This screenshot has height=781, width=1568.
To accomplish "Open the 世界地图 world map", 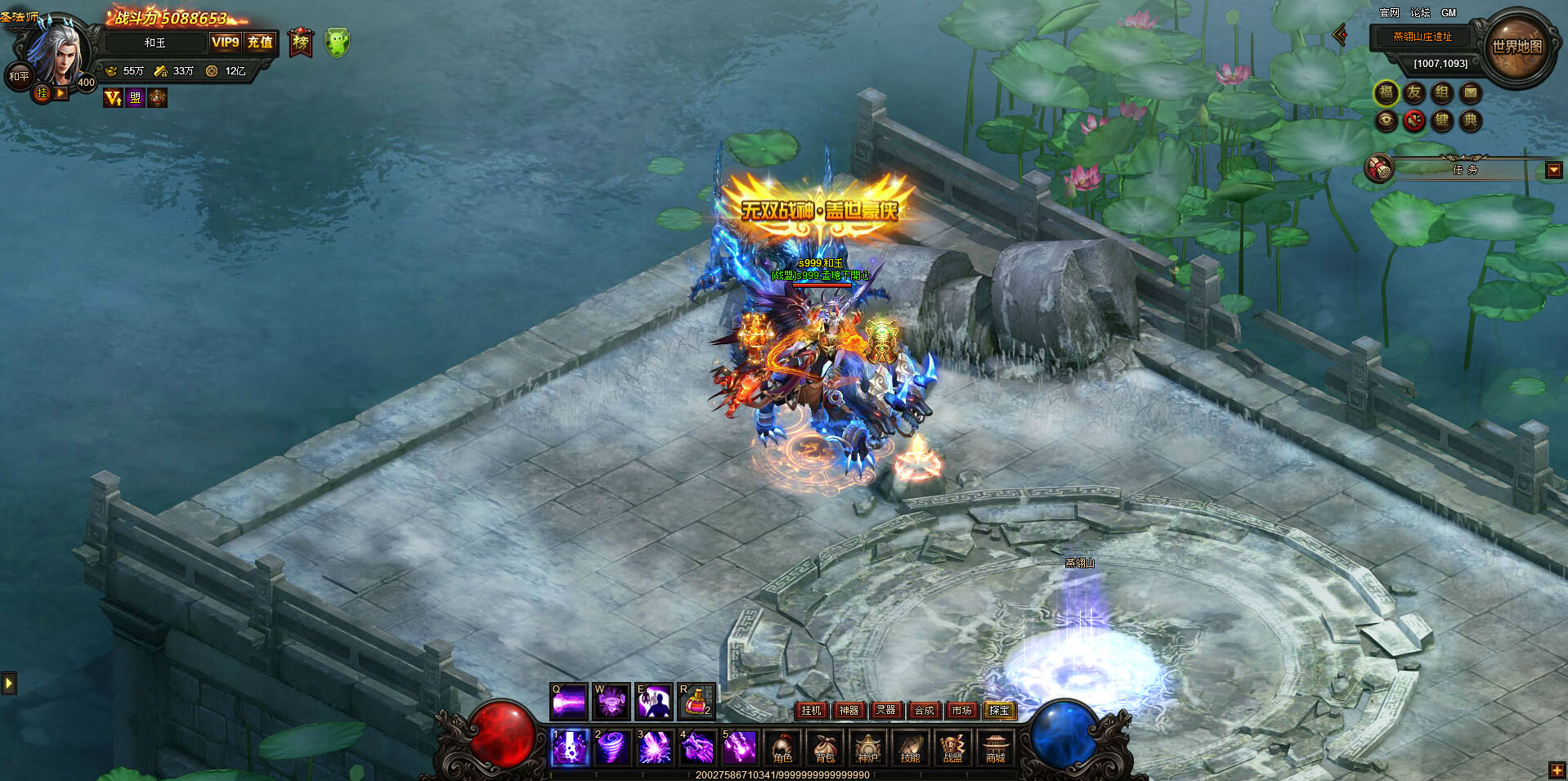I will tap(1516, 47).
